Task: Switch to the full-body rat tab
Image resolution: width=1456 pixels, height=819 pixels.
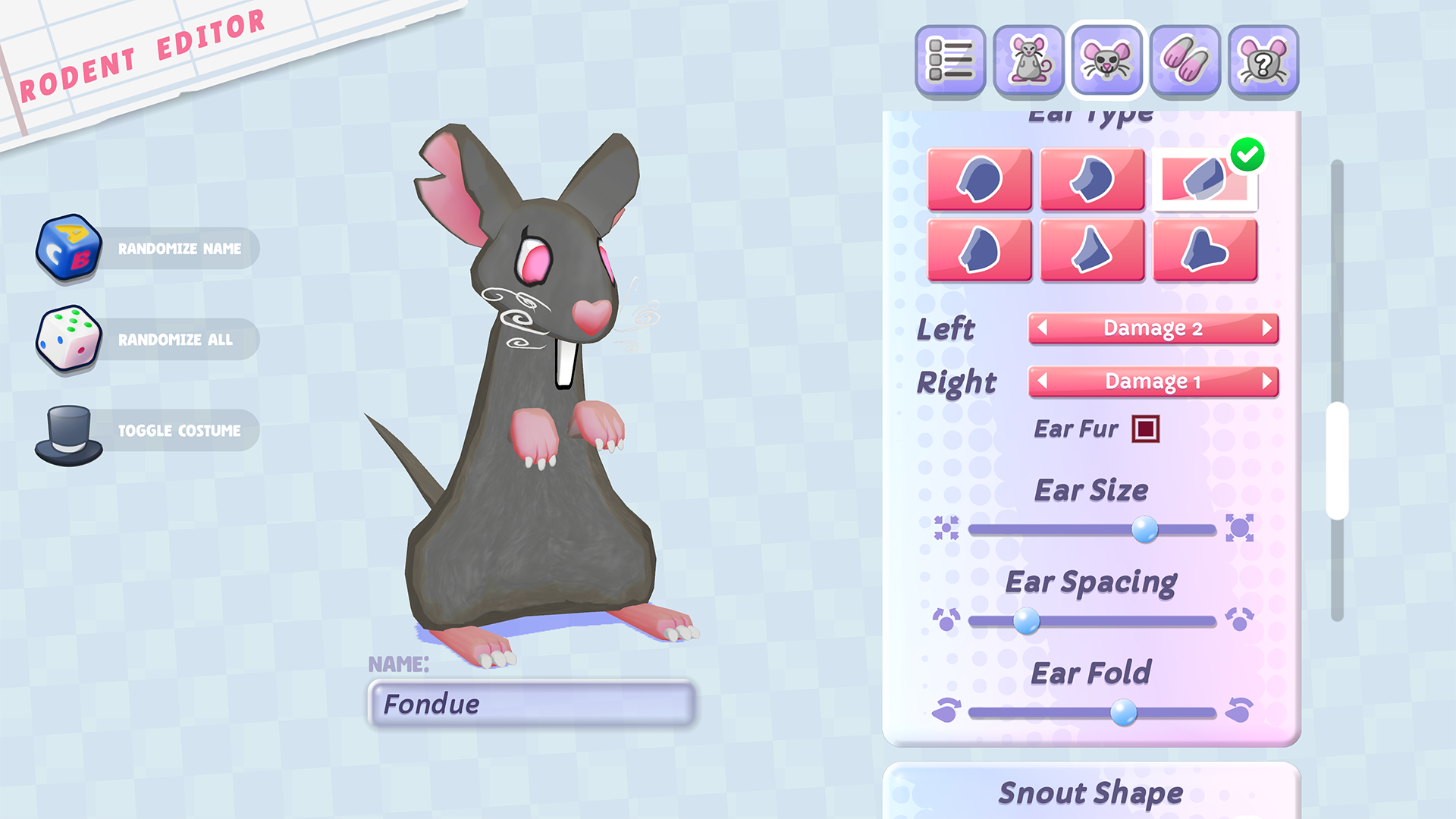Action: [x=1028, y=61]
